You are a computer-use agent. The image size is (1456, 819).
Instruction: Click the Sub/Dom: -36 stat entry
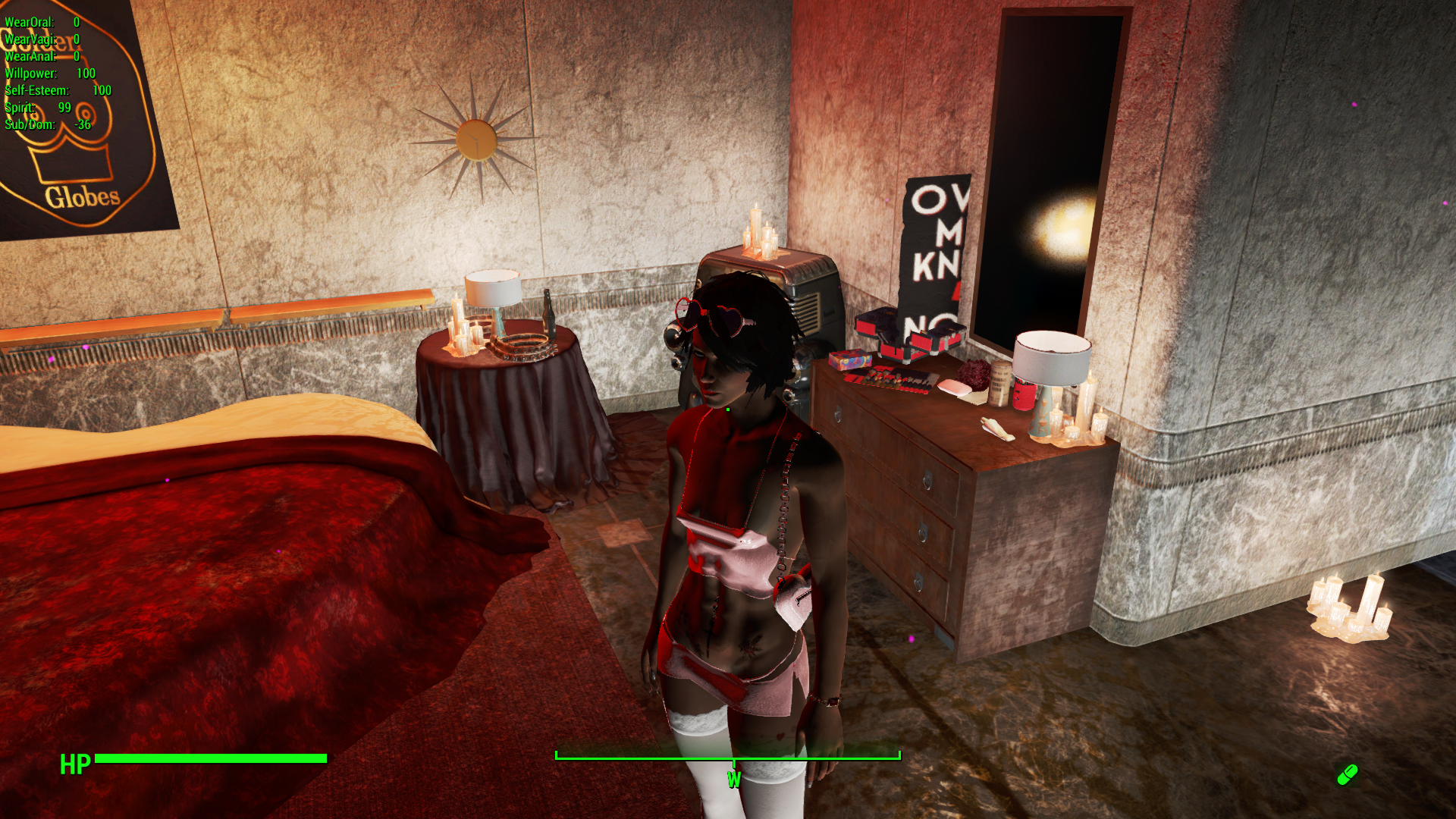pyautogui.click(x=47, y=124)
